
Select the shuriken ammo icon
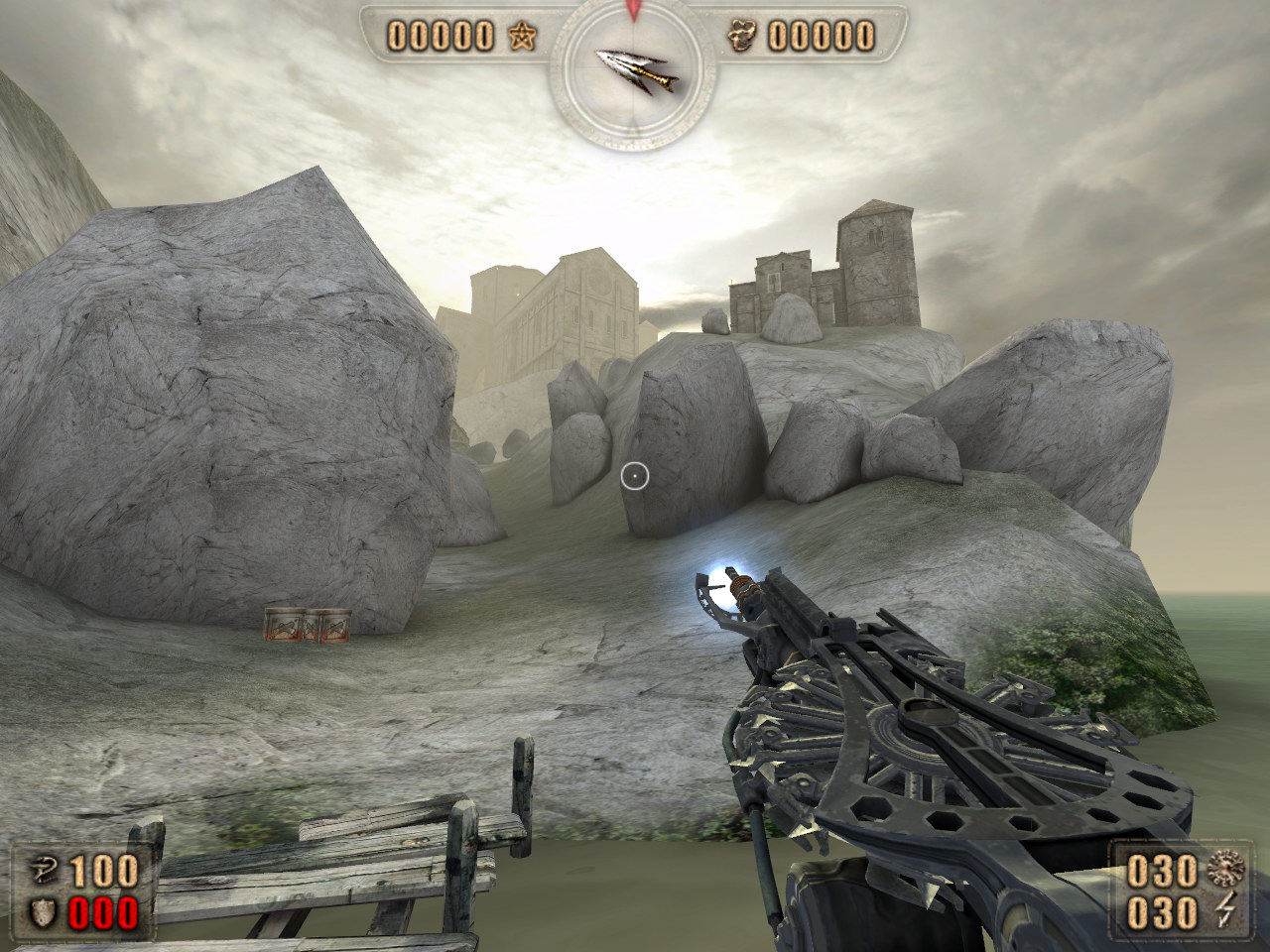point(1227,871)
